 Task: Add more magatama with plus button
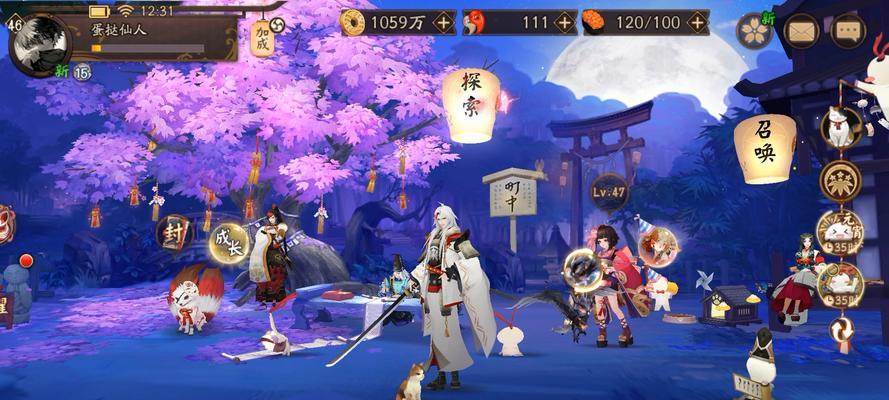[x=565, y=22]
